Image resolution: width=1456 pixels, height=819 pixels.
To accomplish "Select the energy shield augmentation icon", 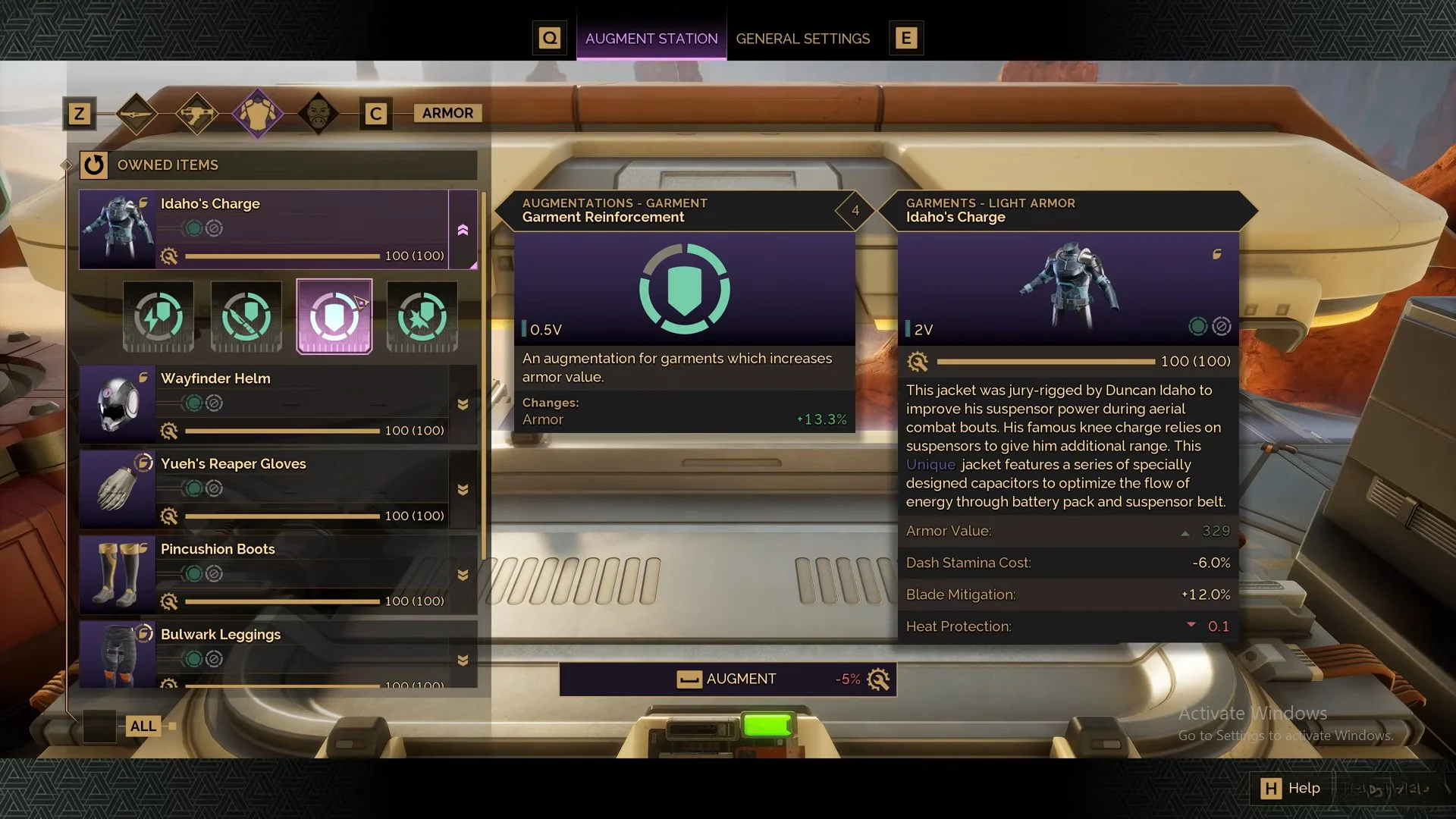I will (x=158, y=316).
